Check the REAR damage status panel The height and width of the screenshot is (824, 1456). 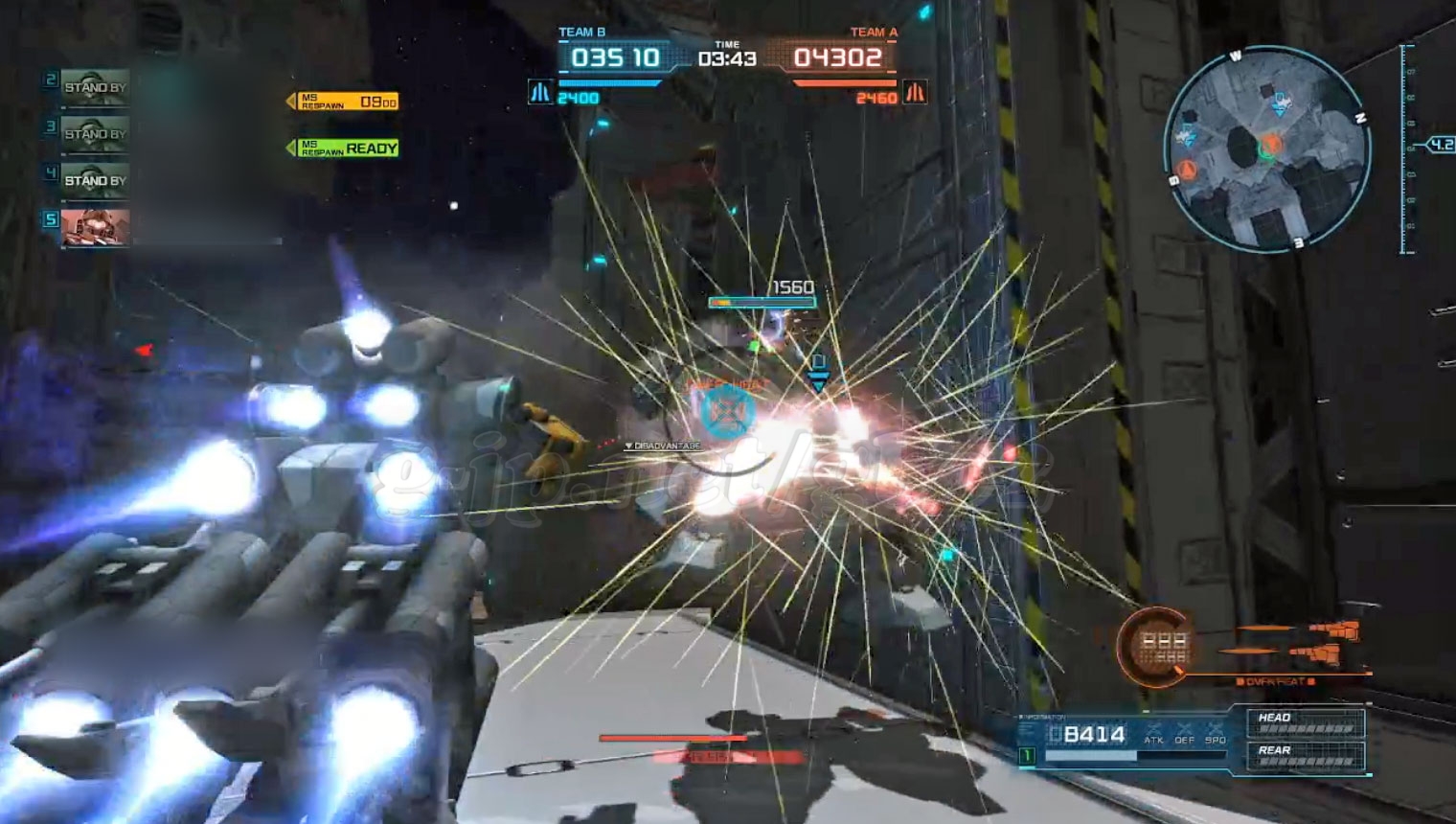pos(1305,755)
